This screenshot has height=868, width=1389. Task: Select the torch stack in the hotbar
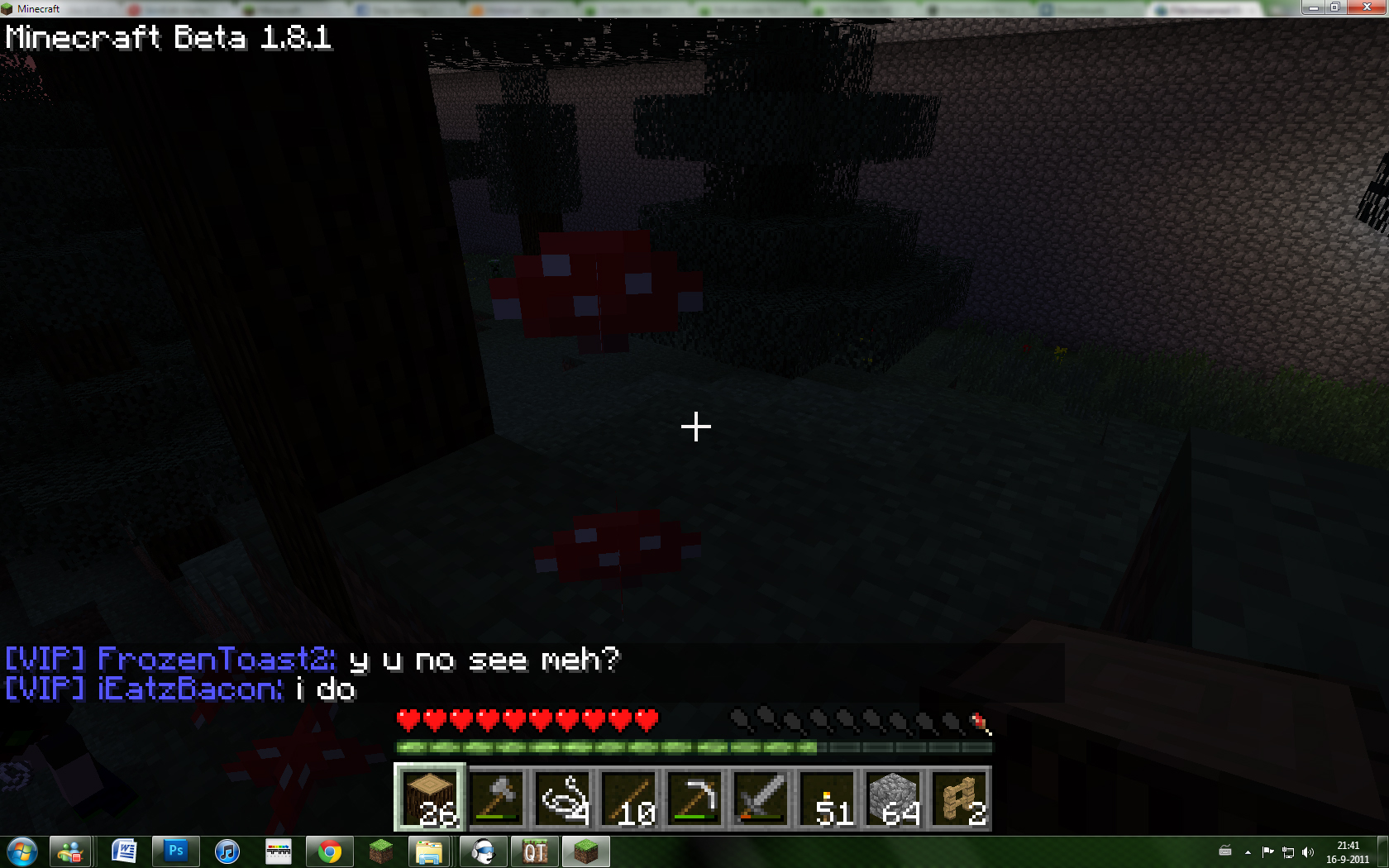[x=827, y=798]
